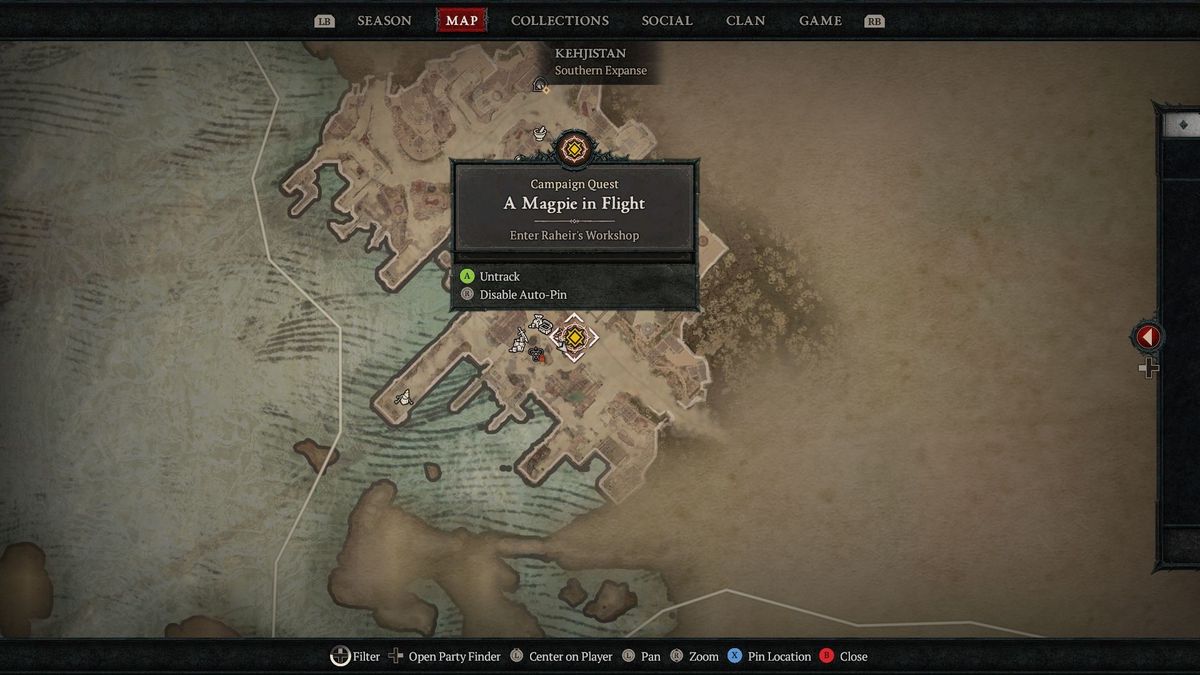Select the Map tab
This screenshot has width=1200, height=675.
(x=461, y=21)
